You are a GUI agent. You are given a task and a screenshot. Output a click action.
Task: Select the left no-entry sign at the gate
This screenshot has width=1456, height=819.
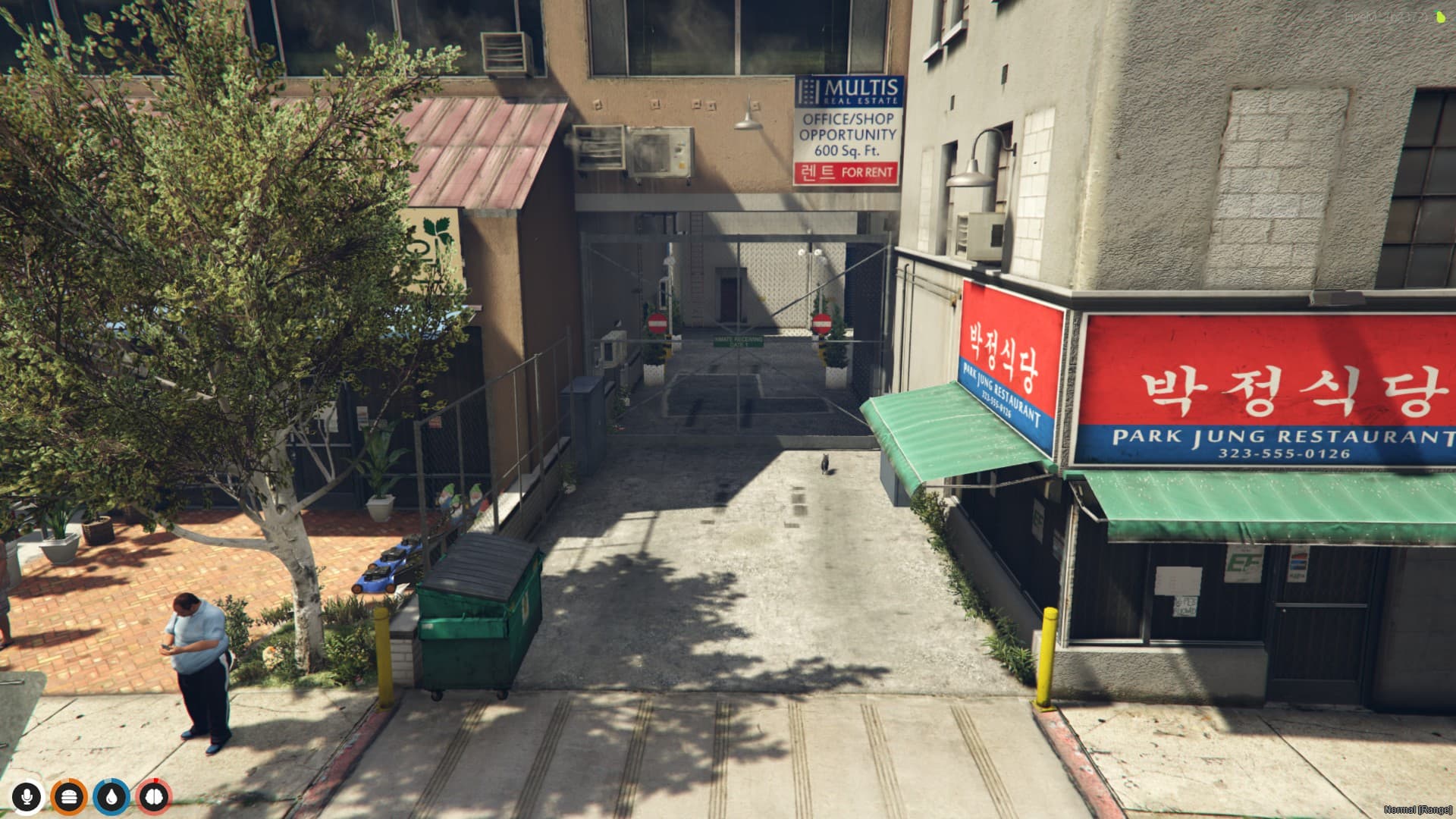click(657, 322)
